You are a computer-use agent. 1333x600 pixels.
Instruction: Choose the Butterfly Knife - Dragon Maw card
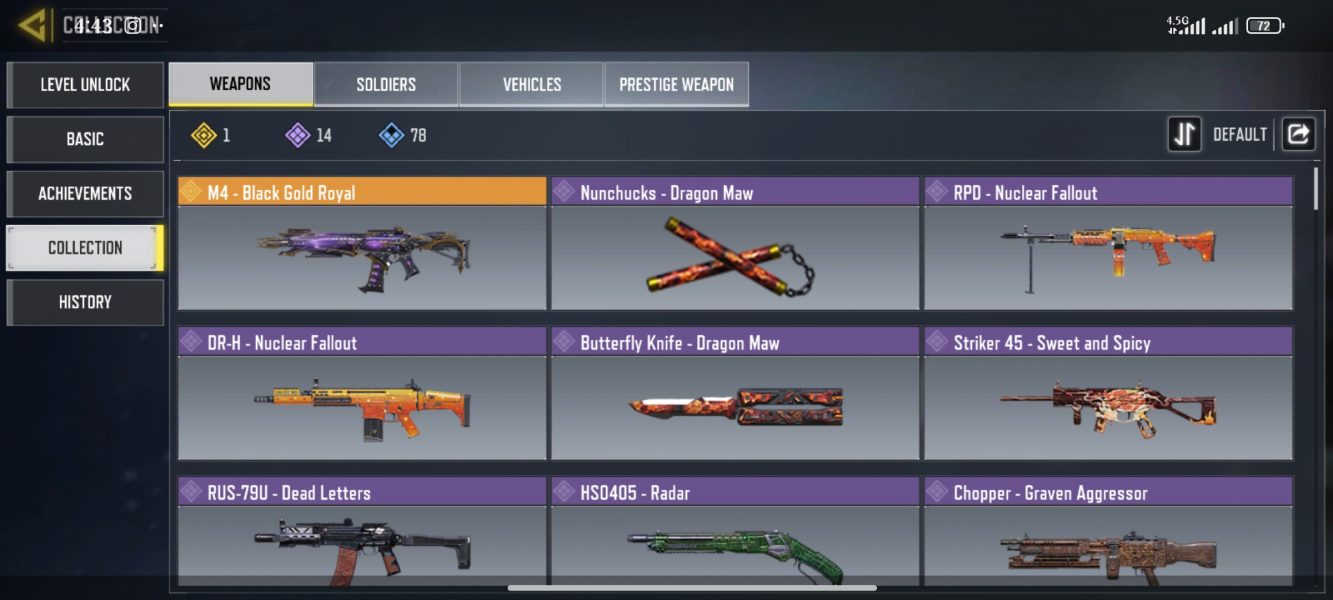point(735,394)
